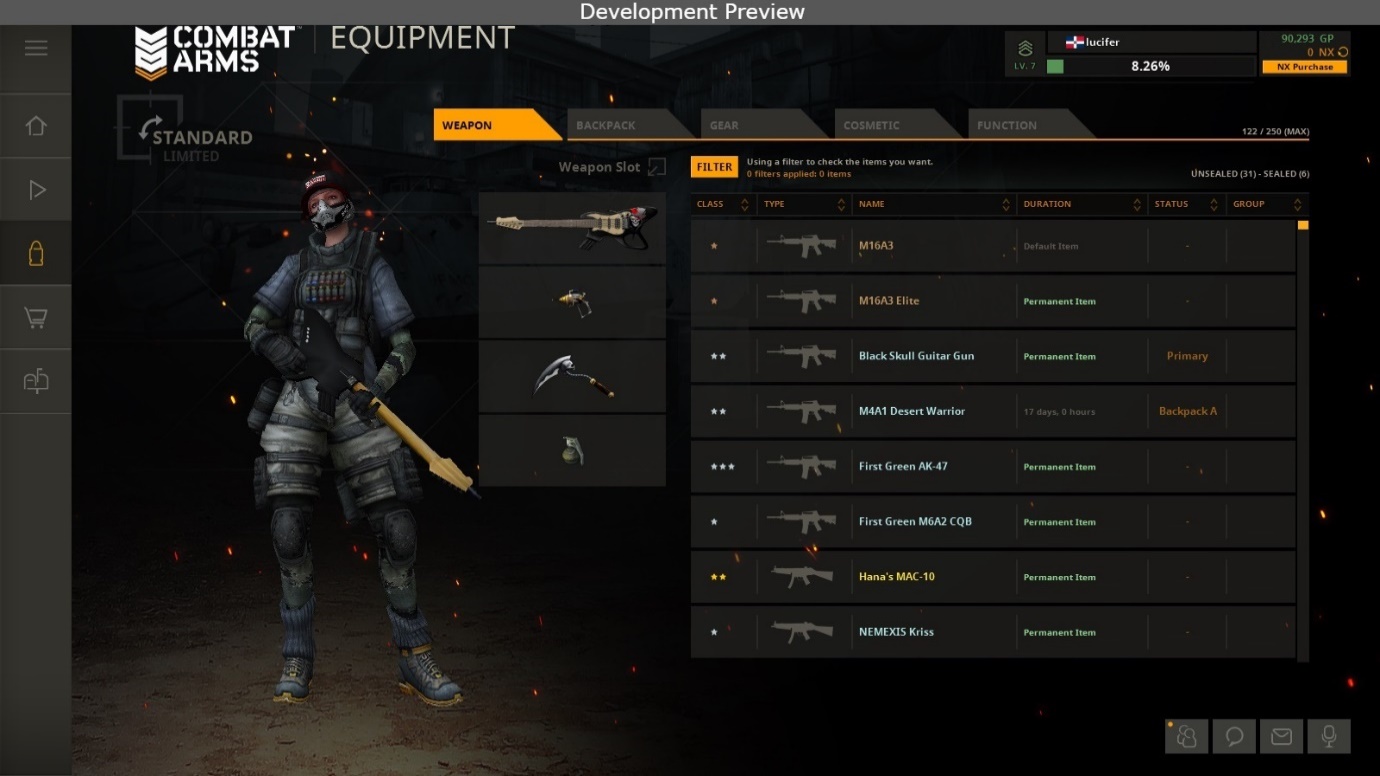
Task: Go to the home screen icon
Action: click(x=36, y=126)
